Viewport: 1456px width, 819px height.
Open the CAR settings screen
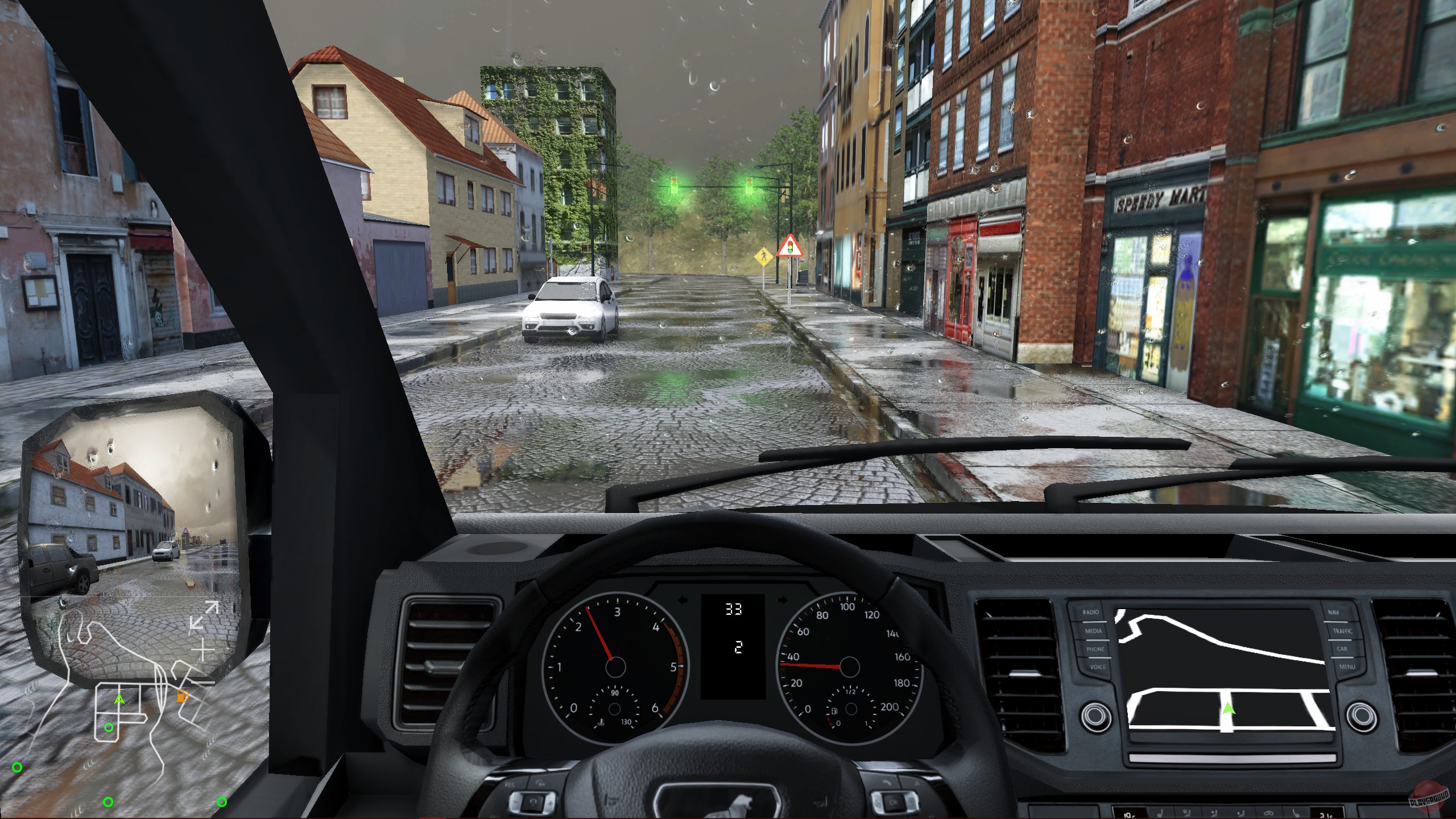(1342, 649)
